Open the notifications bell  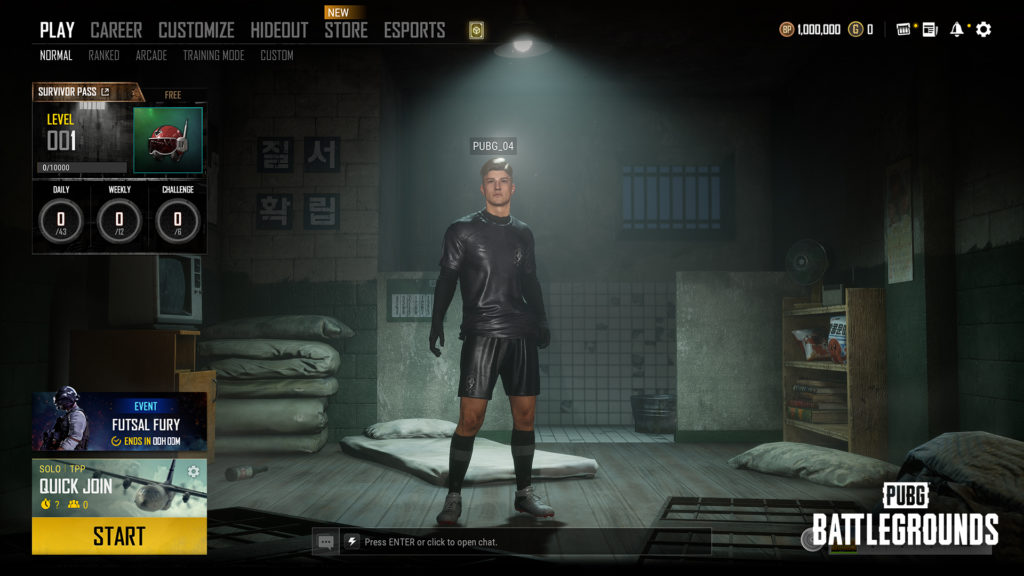(957, 30)
